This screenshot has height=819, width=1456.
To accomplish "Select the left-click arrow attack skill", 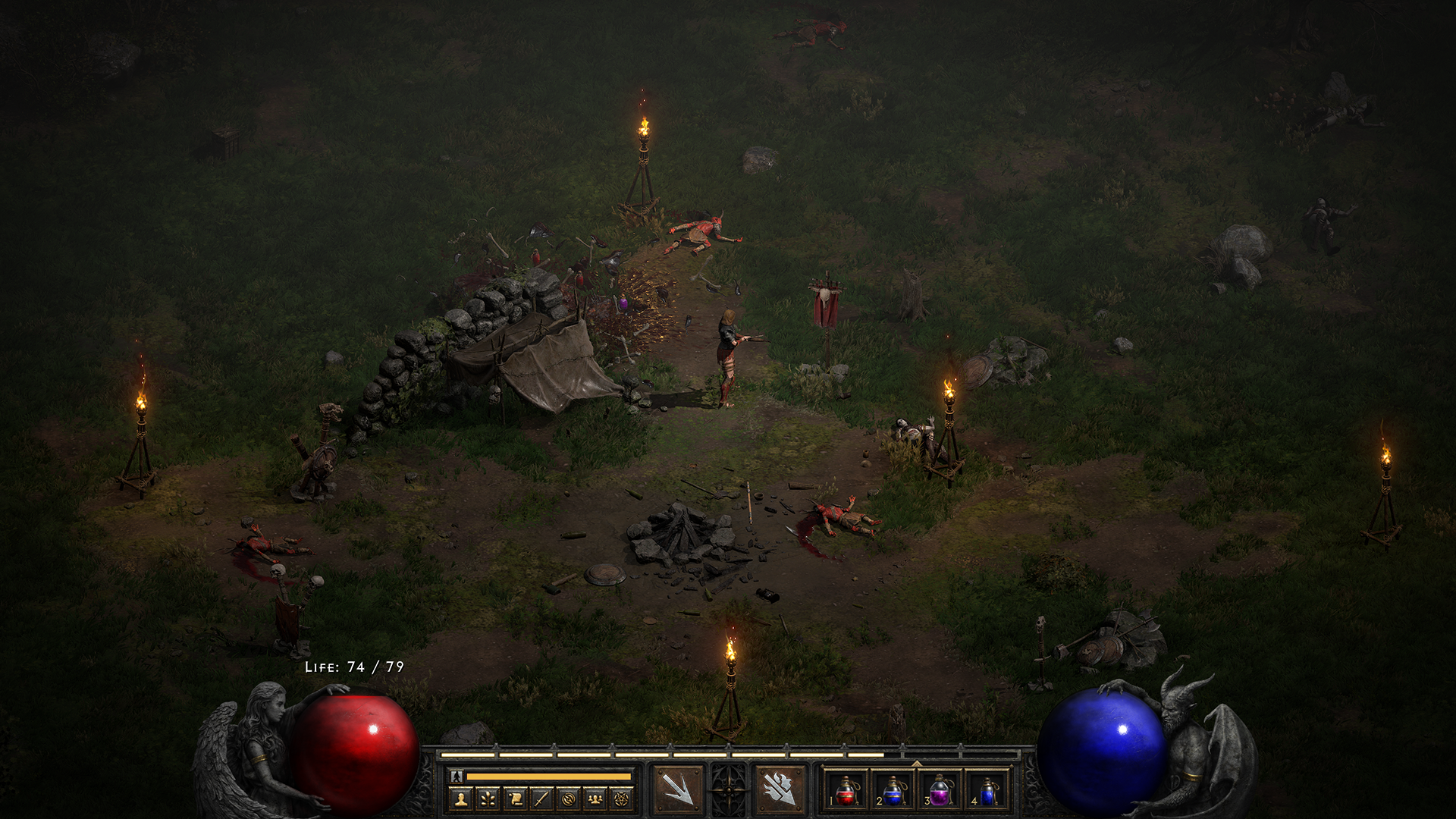I will click(x=678, y=789).
